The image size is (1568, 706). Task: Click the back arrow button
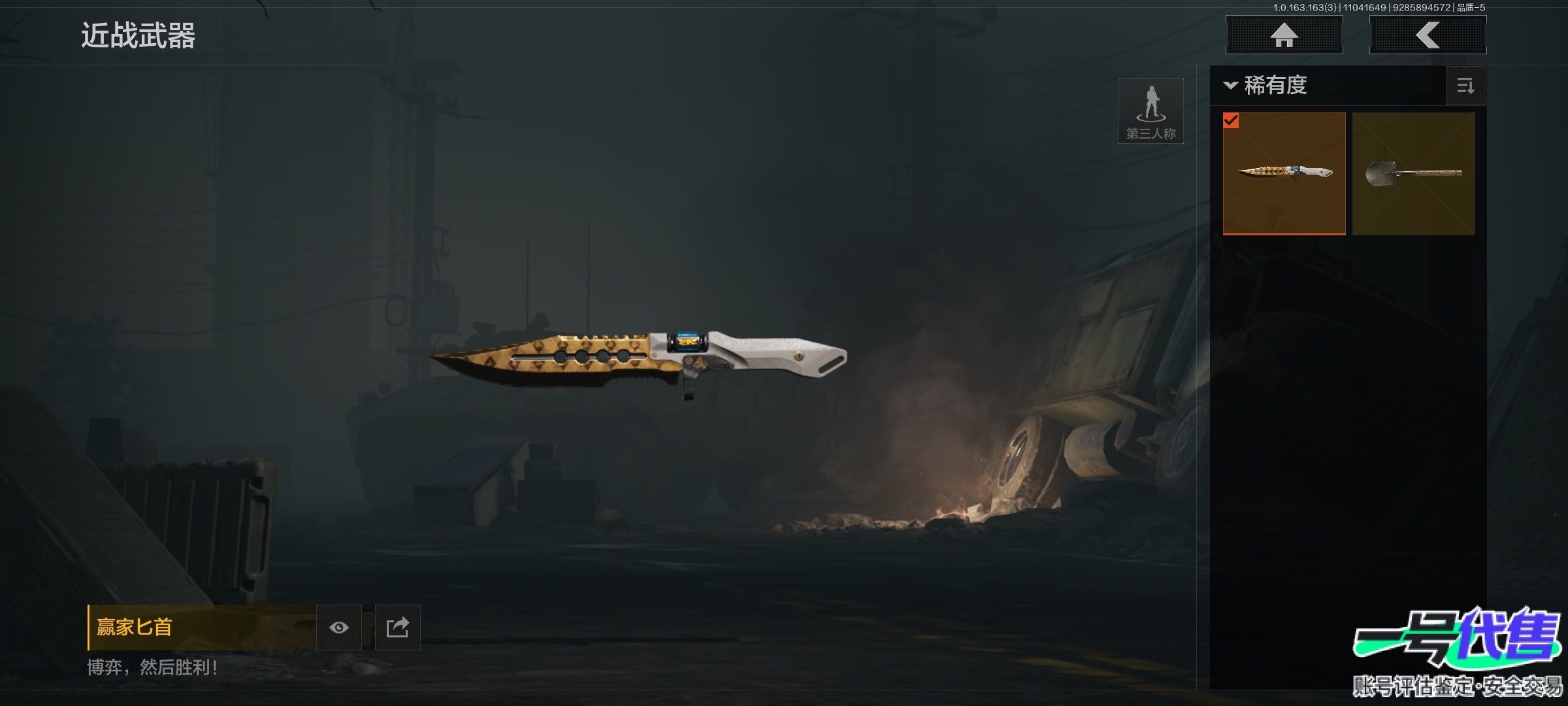pos(1428,35)
